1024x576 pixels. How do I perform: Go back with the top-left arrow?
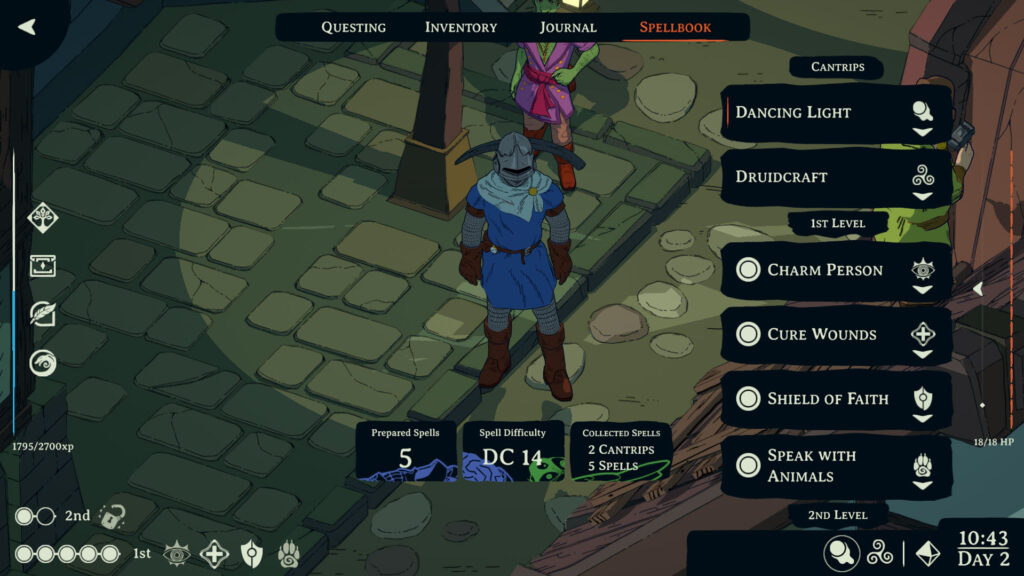point(27,27)
